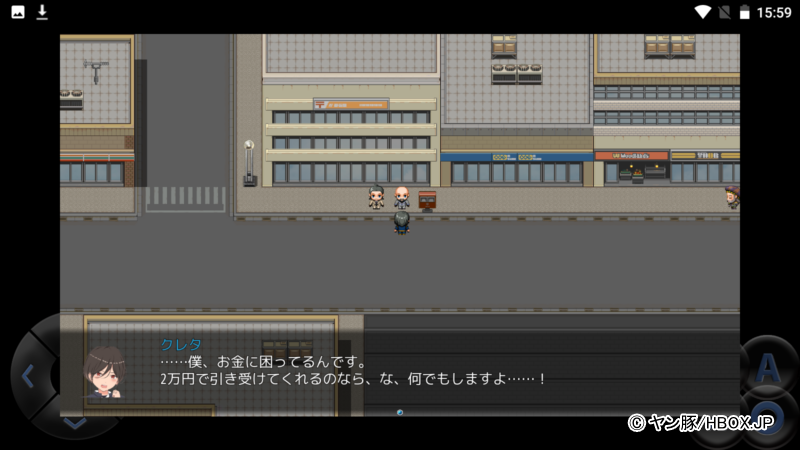800x450 pixels.
Task: Tap the round A action button
Action: 766,370
